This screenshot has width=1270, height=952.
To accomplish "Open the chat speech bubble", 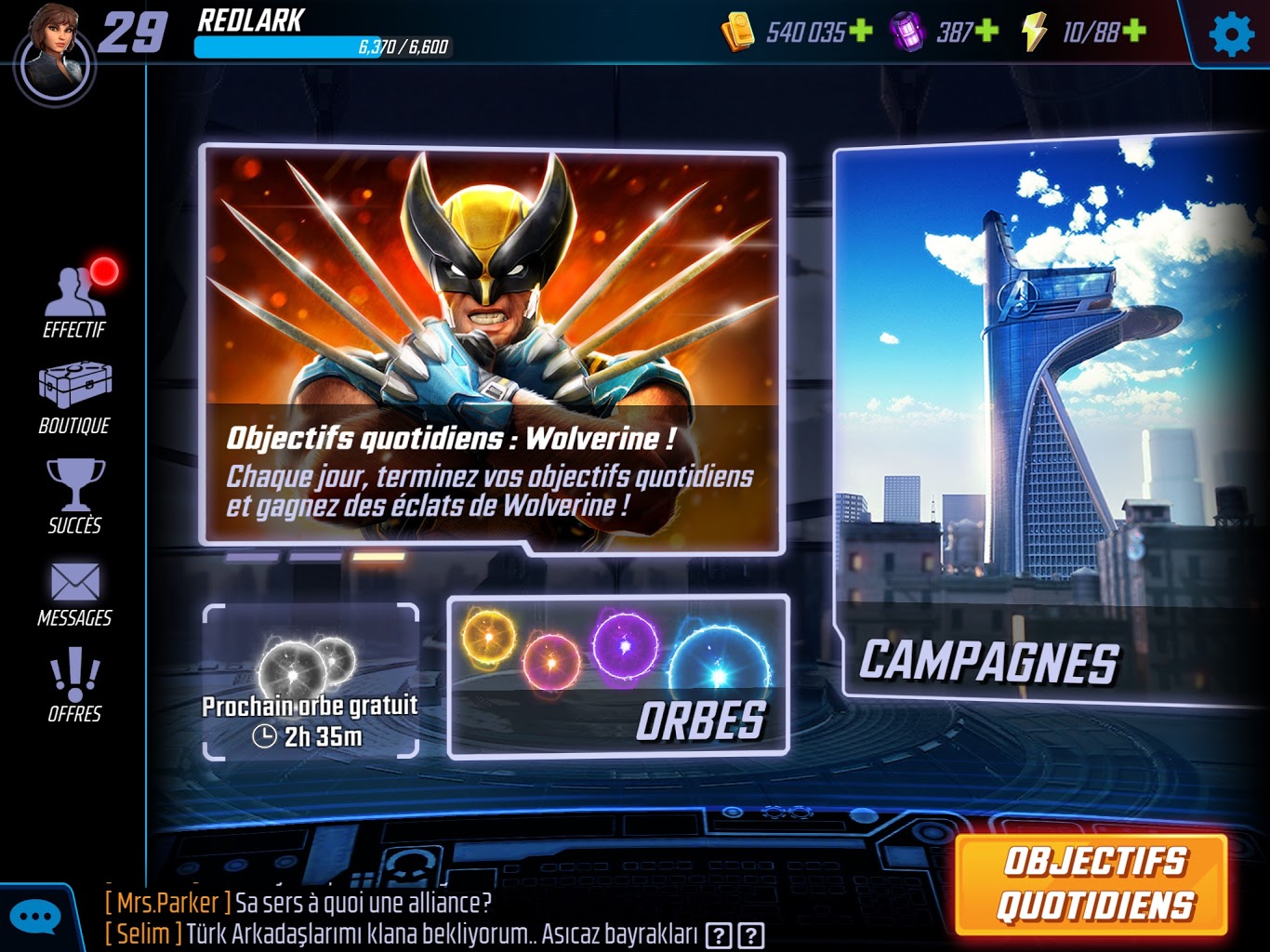I will (35, 919).
